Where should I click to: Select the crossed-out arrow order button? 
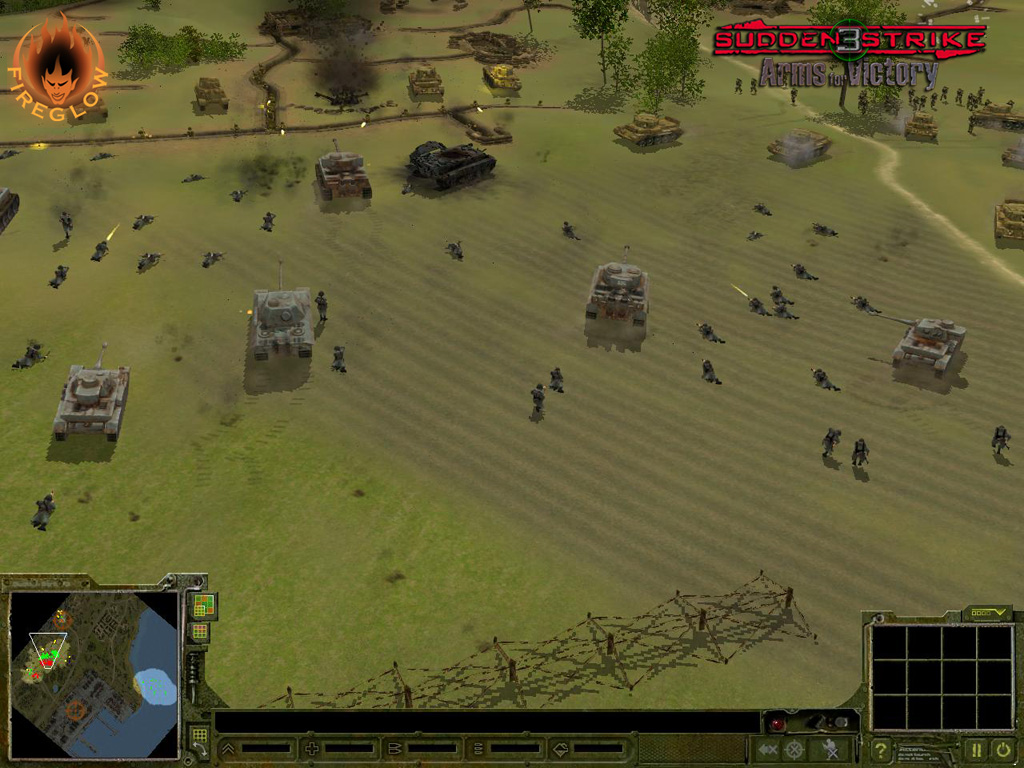[x=767, y=749]
